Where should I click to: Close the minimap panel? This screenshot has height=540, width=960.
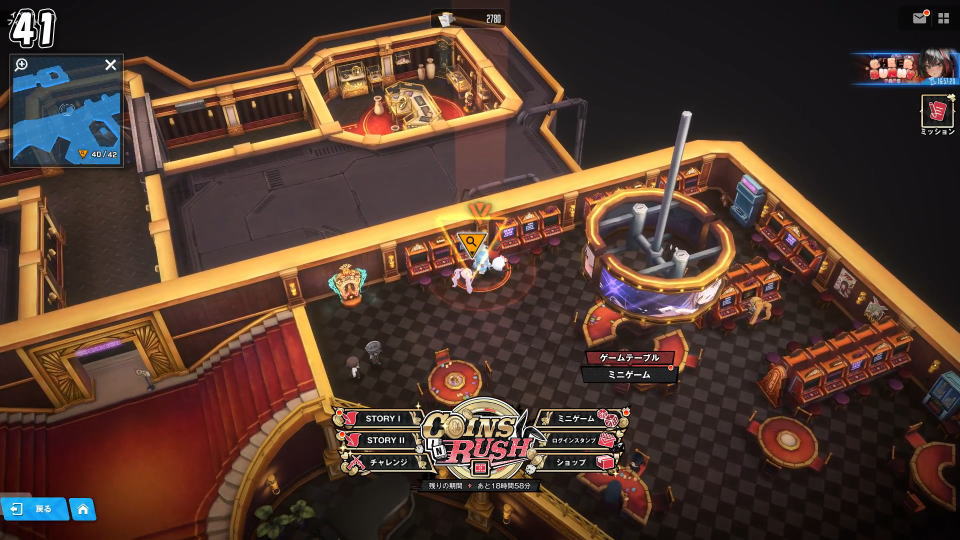(111, 65)
